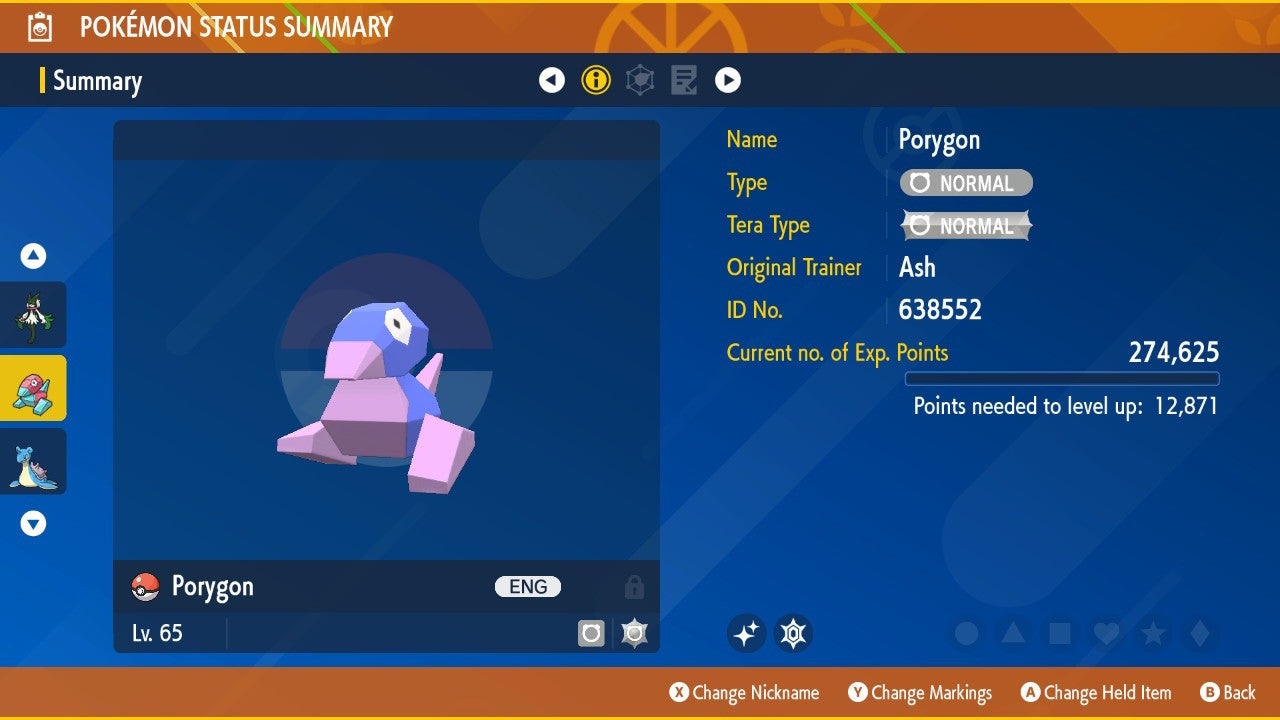Click the sparkle ribbon icon
This screenshot has height=720, width=1280.
click(746, 633)
